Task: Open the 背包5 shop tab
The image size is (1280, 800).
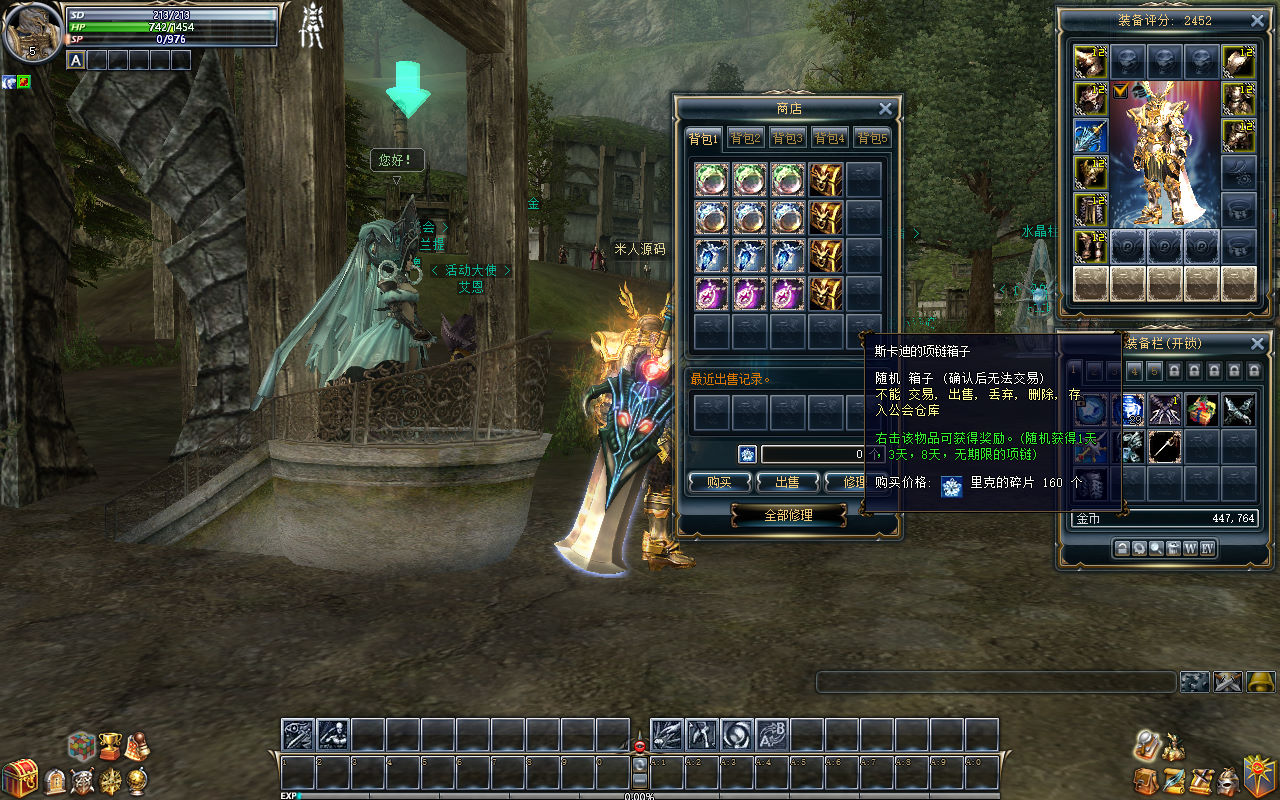Action: click(x=872, y=138)
